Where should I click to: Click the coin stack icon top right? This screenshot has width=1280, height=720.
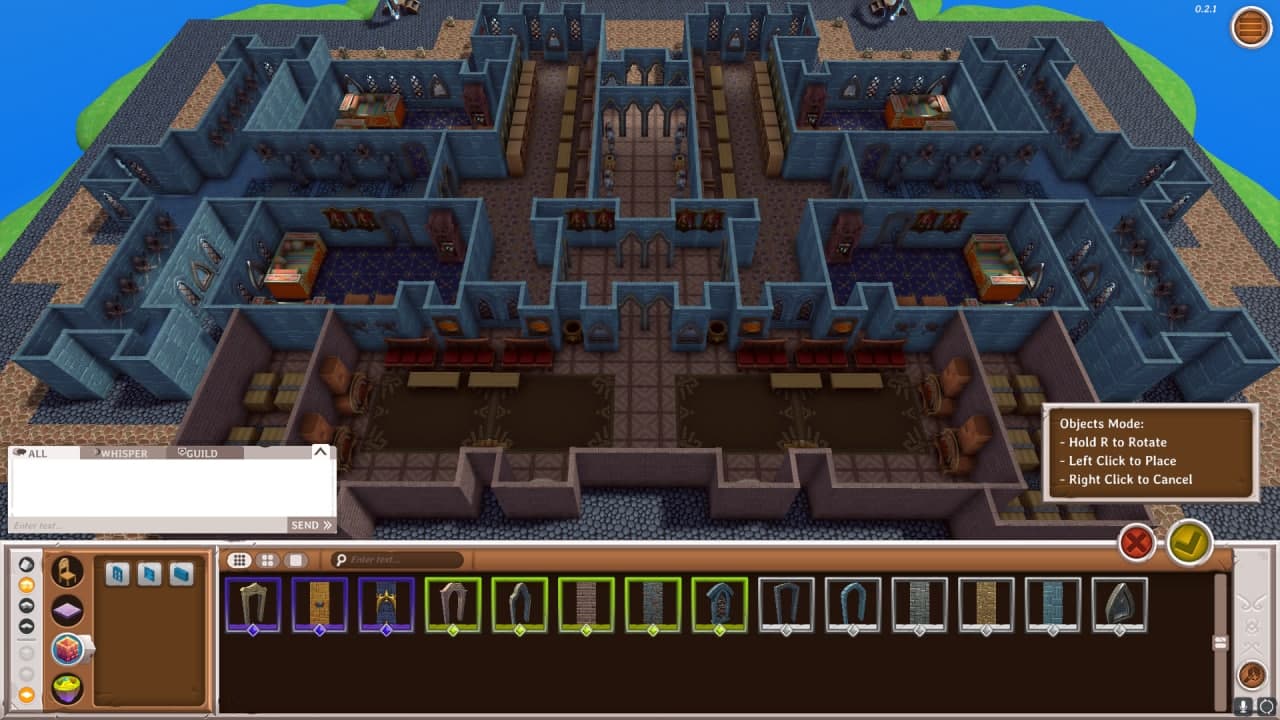[1248, 28]
